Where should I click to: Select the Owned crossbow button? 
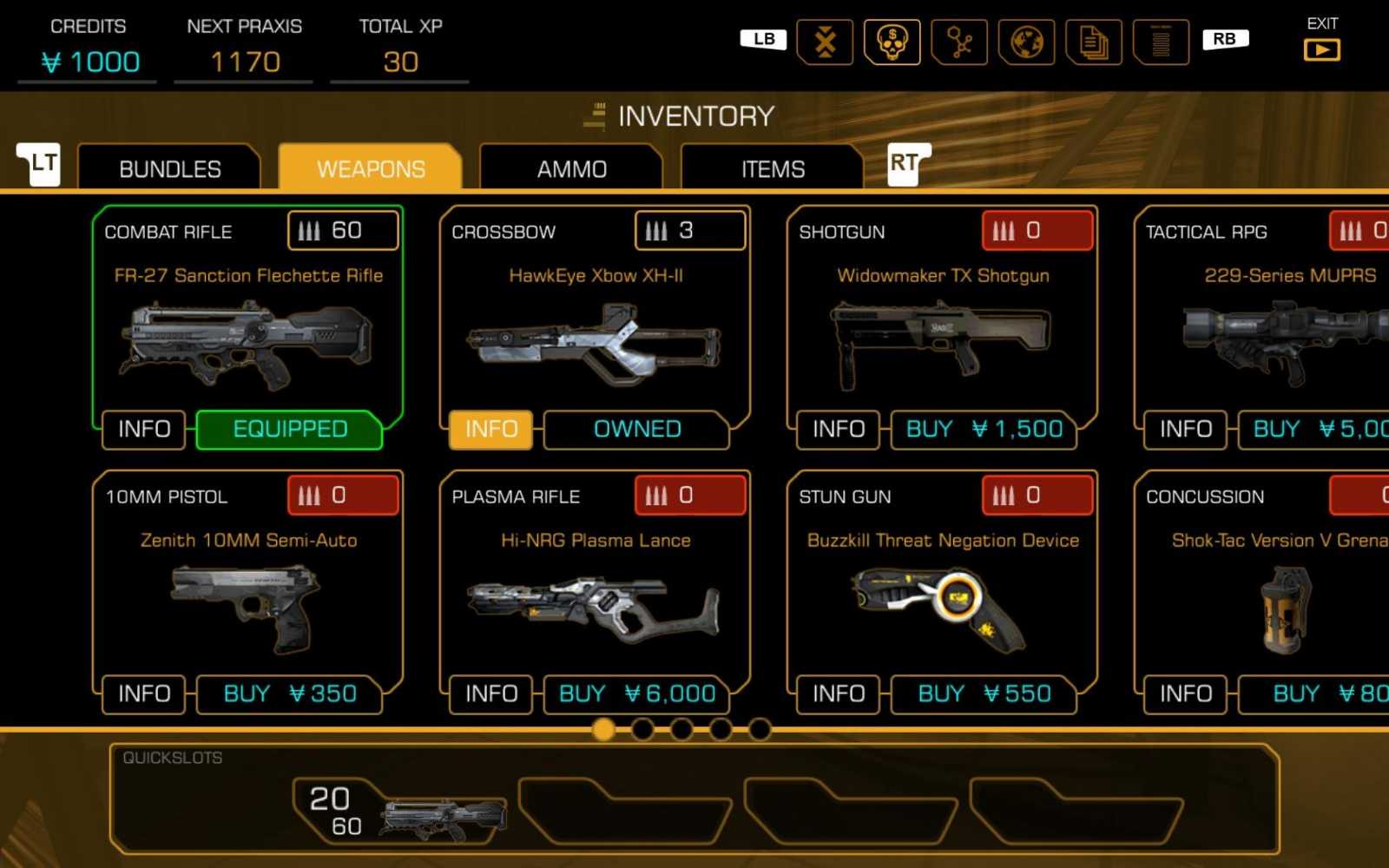coord(636,430)
